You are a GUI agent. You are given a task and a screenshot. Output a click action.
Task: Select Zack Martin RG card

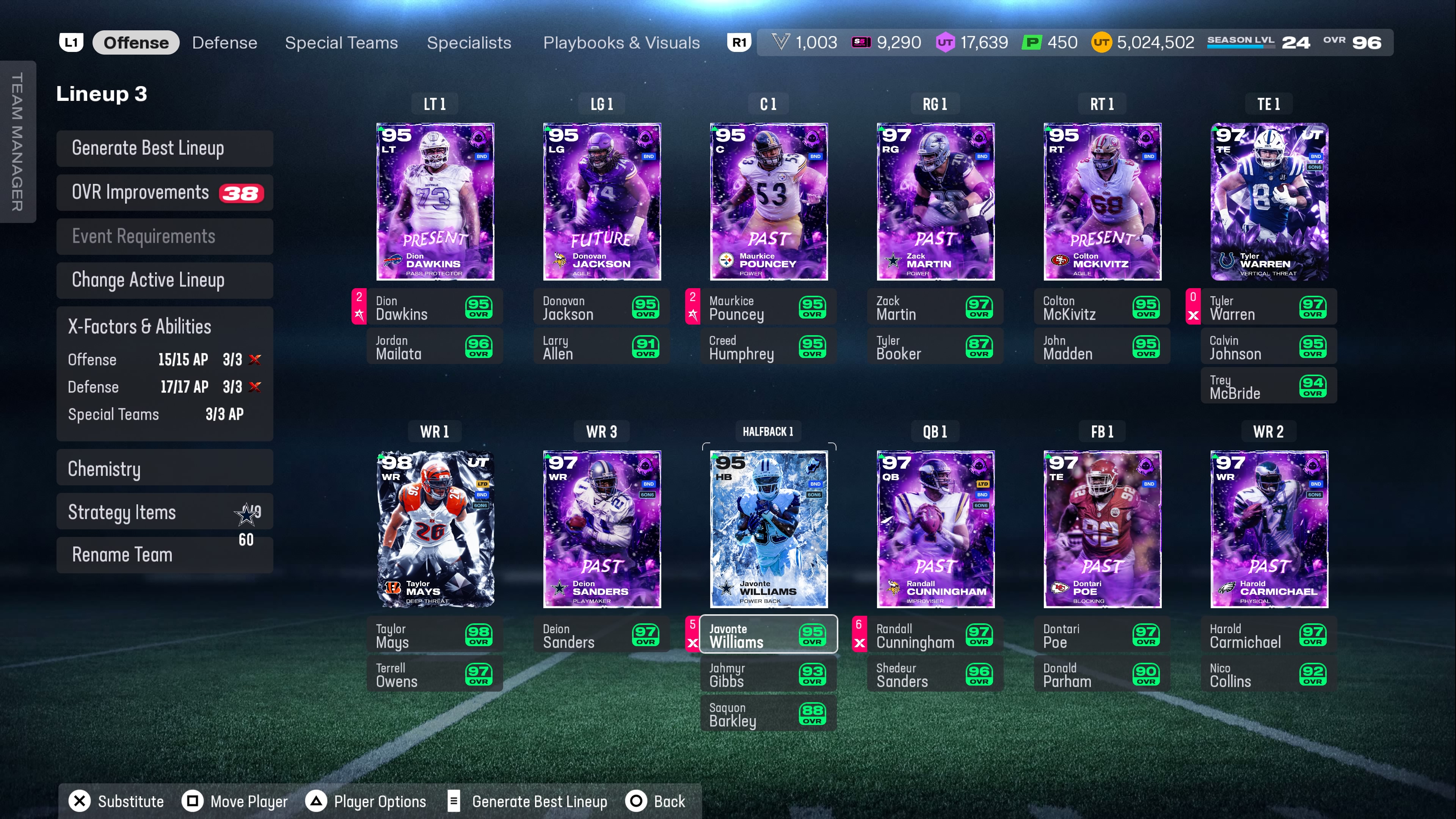point(935,201)
